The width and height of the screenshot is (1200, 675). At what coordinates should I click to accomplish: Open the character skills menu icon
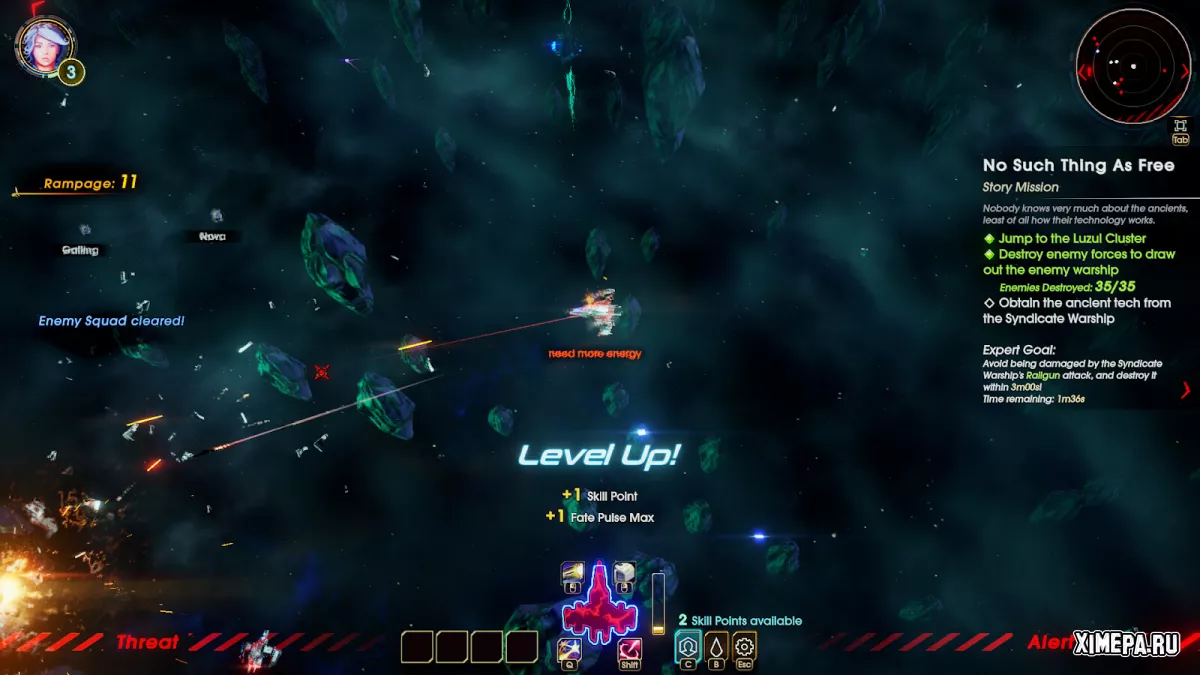click(688, 646)
